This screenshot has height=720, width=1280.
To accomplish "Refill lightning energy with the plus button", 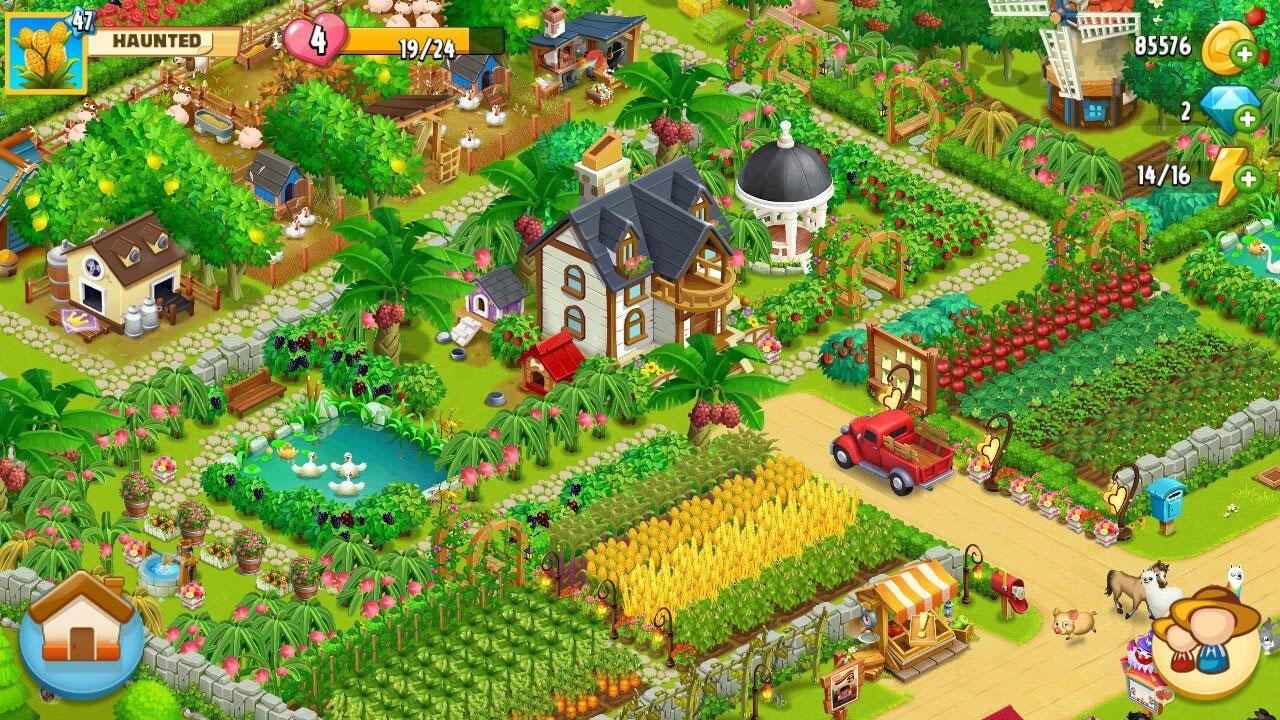I will pos(1247,179).
